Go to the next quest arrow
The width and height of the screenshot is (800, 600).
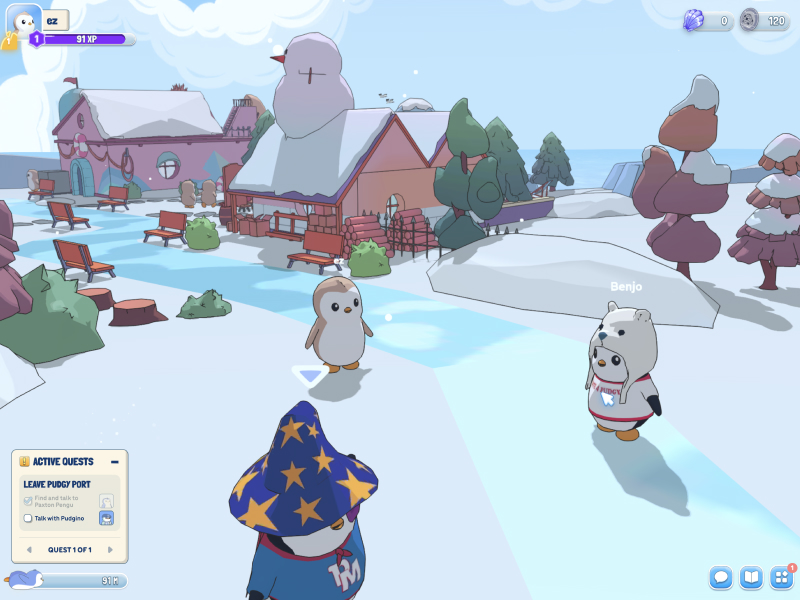click(111, 549)
